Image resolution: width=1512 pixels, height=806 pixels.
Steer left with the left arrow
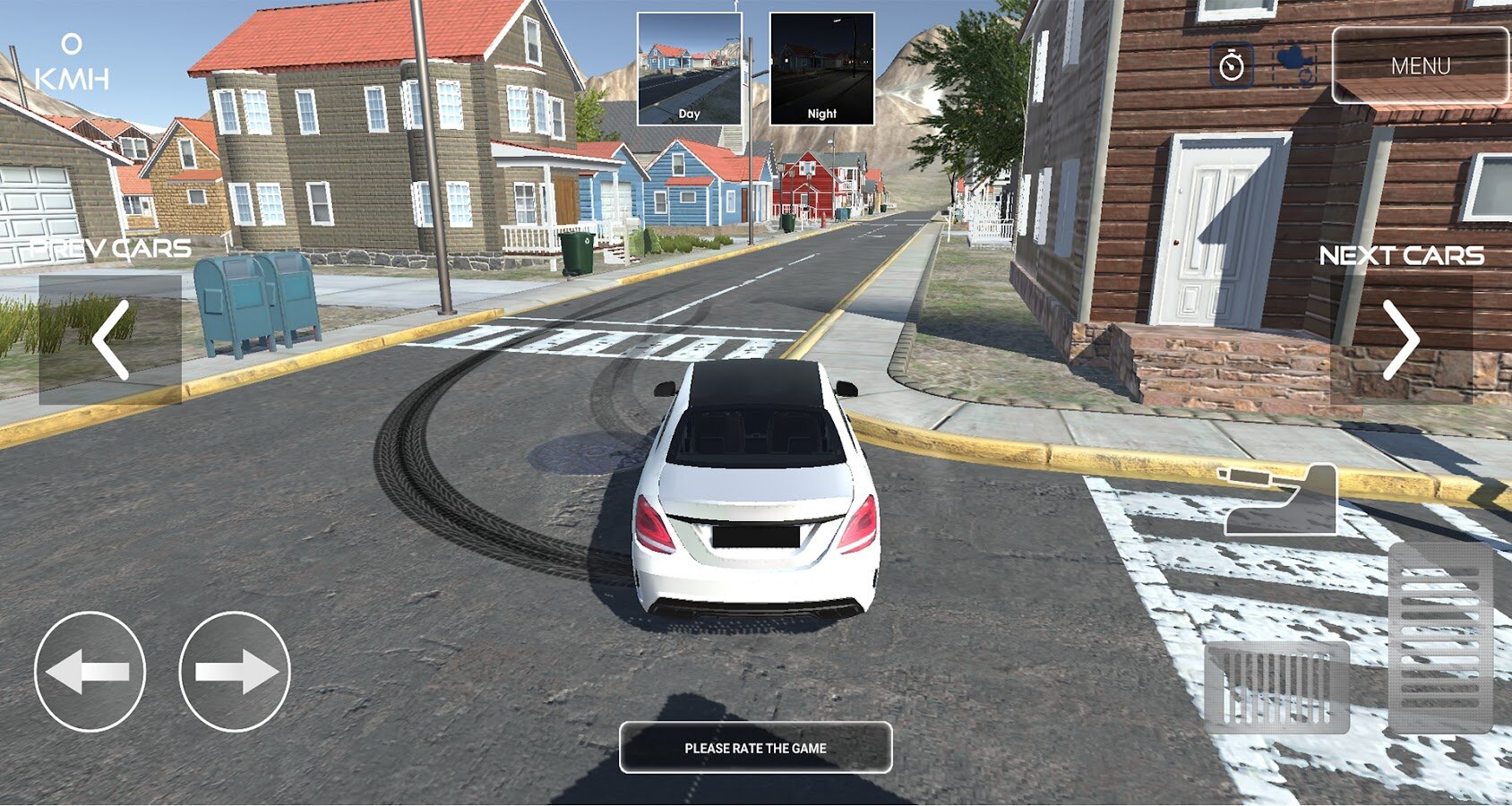pyautogui.click(x=90, y=672)
